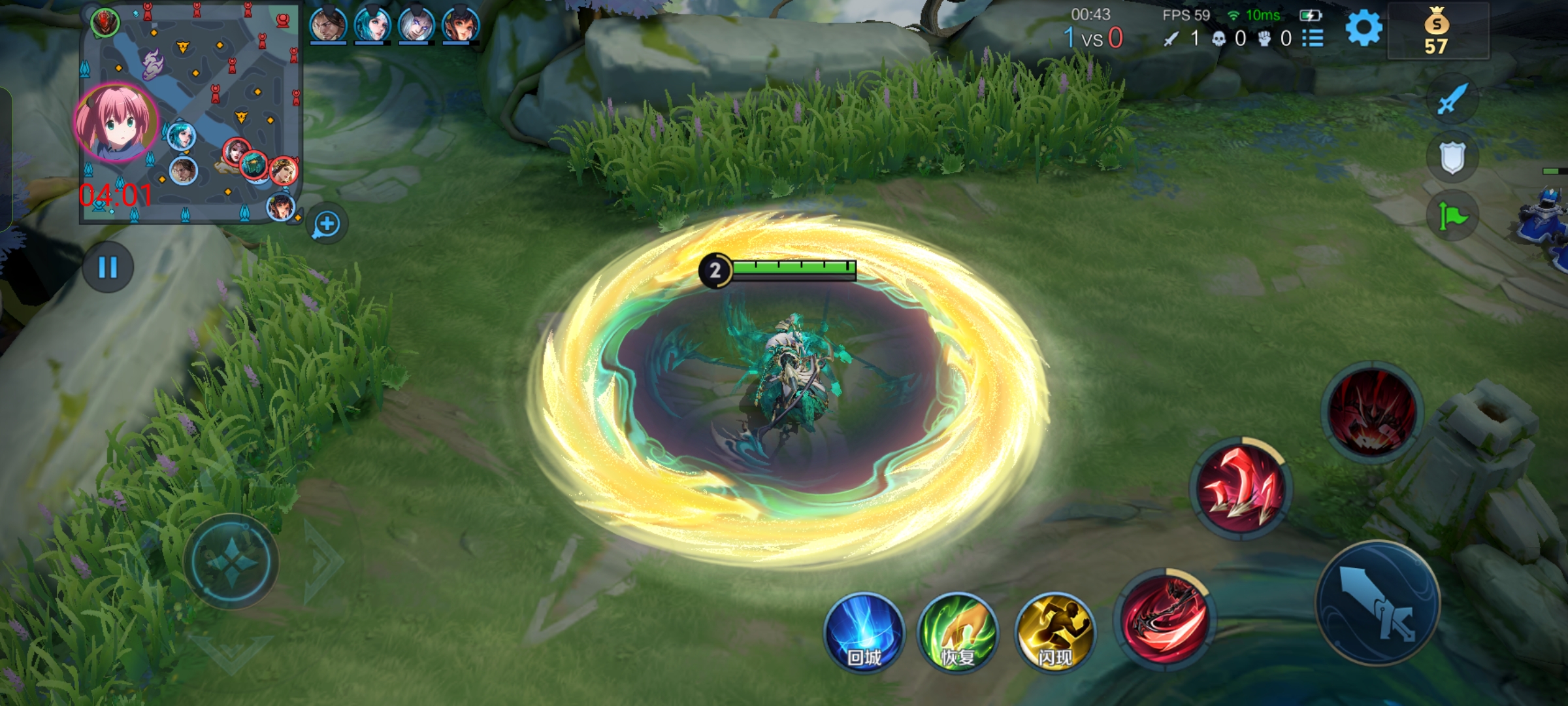Touch the movement joystick pad
1568x706 pixels.
tap(231, 562)
